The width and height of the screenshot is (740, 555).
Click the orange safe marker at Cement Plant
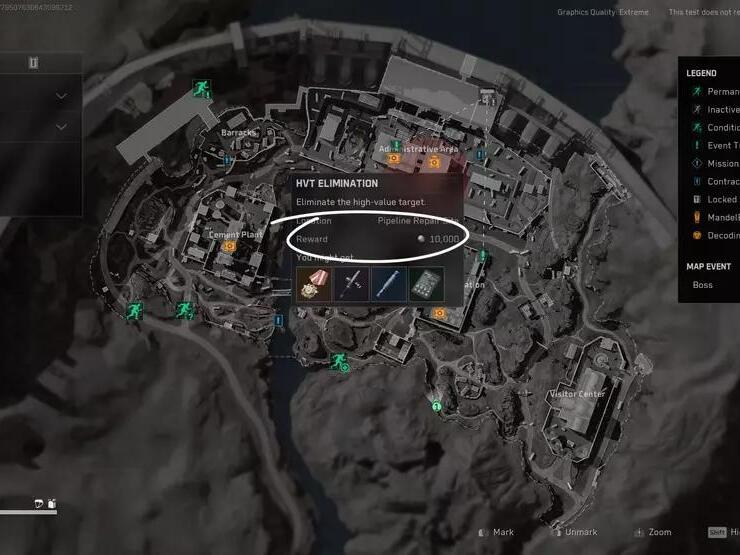(229, 246)
